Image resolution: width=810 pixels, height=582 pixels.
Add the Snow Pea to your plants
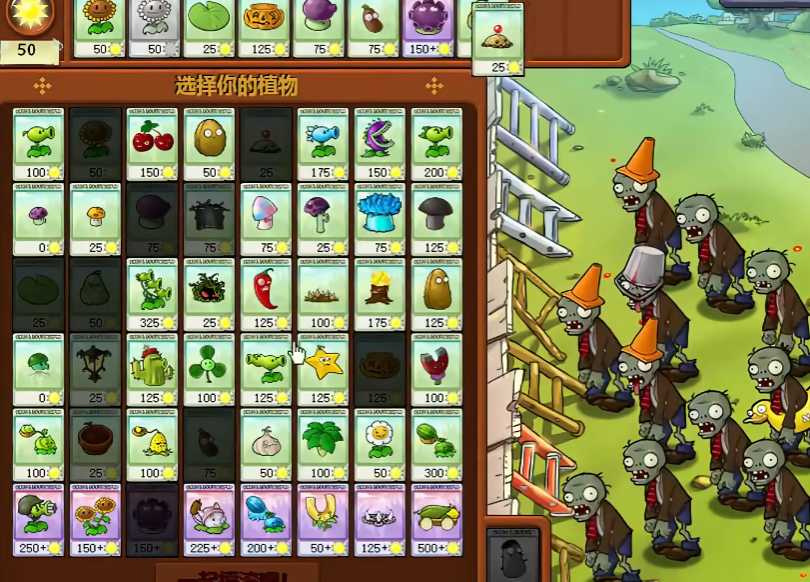click(323, 143)
